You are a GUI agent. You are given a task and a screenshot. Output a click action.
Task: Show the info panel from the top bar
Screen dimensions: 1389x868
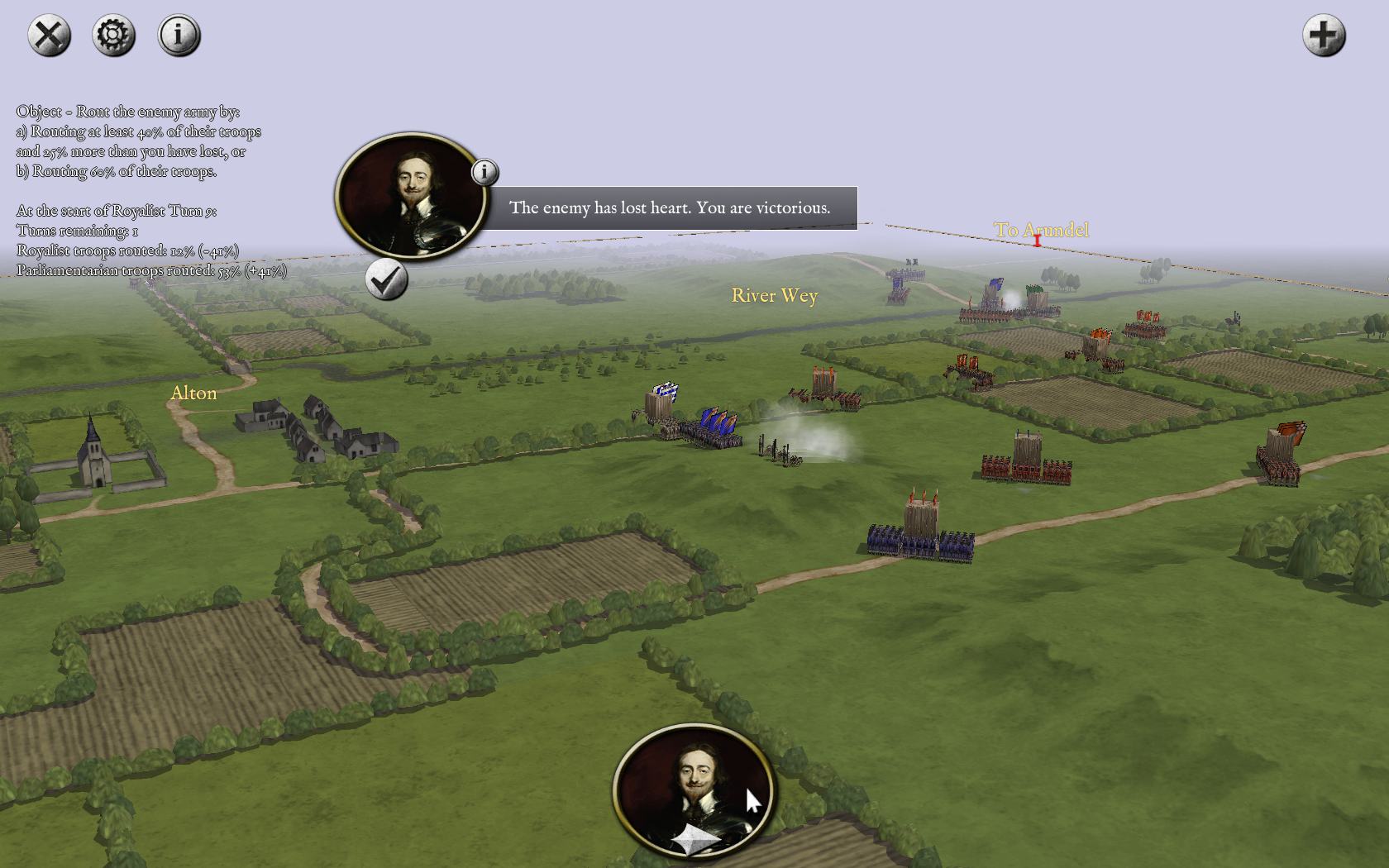tap(179, 36)
